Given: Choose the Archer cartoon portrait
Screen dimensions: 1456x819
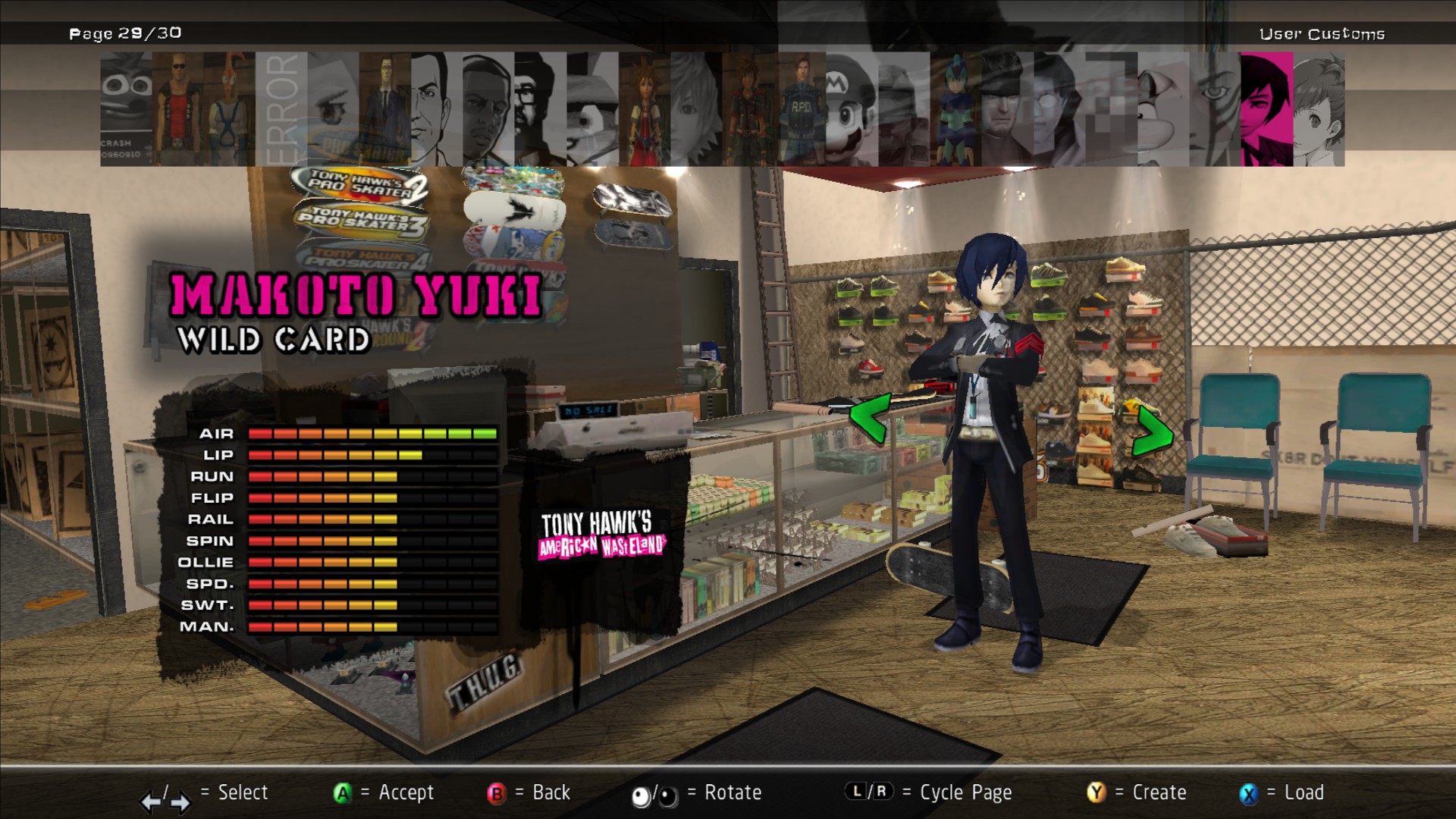Looking at the screenshot, I should [x=437, y=109].
